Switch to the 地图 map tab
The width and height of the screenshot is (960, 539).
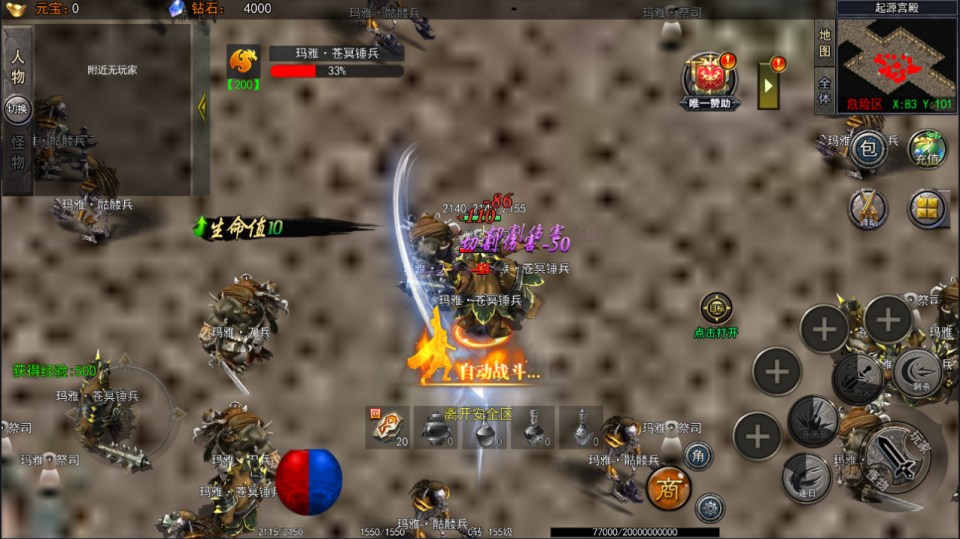tap(824, 44)
